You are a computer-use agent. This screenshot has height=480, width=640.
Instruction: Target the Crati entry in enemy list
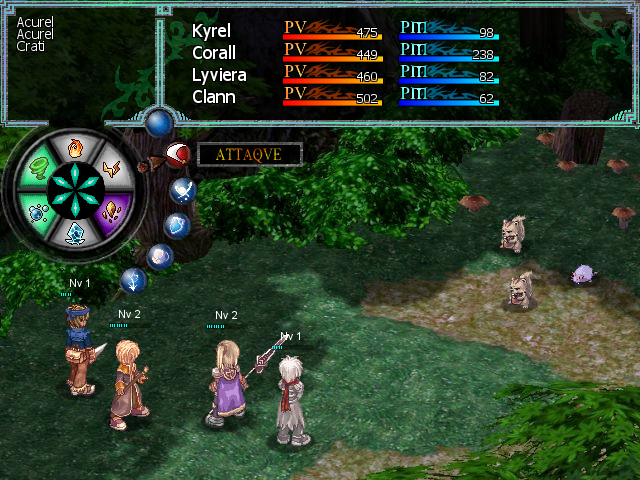tap(29, 47)
